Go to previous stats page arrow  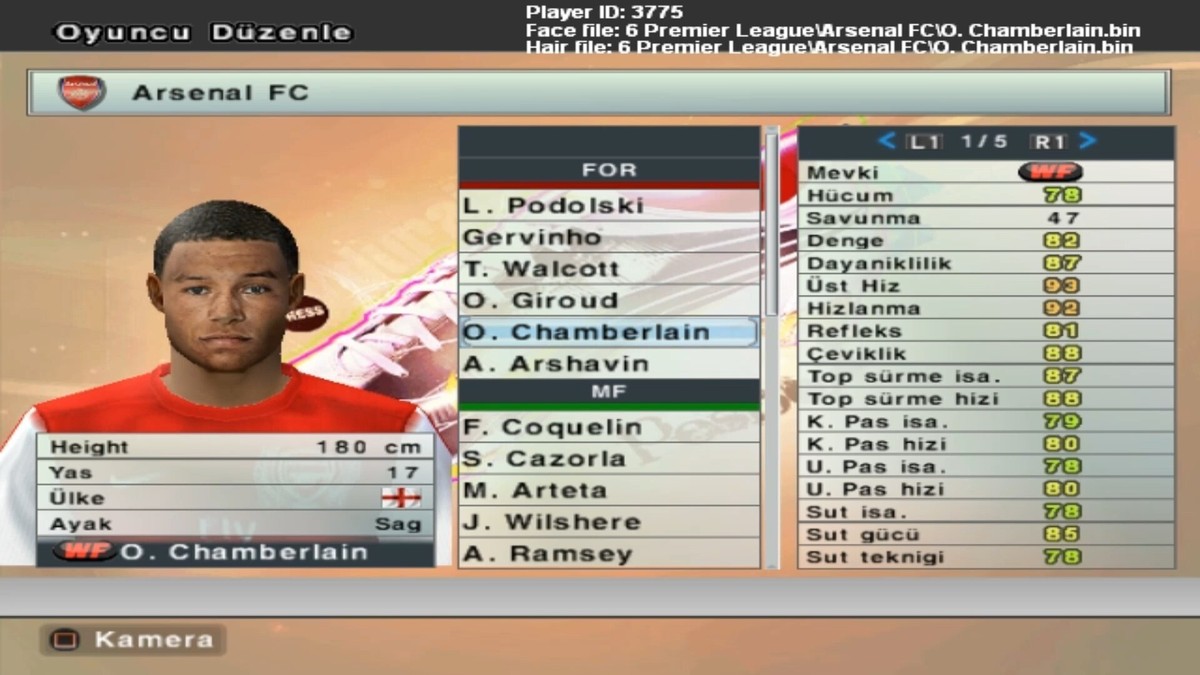pyautogui.click(x=886, y=141)
